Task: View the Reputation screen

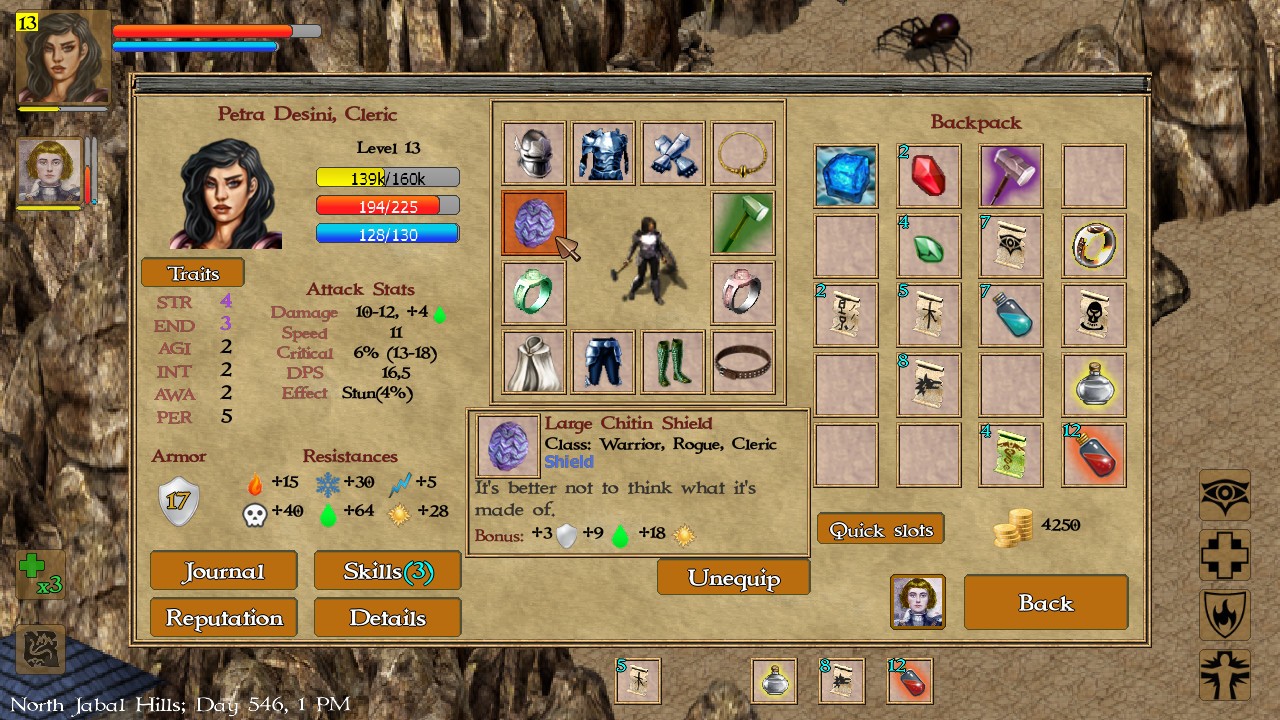Action: 223,617
